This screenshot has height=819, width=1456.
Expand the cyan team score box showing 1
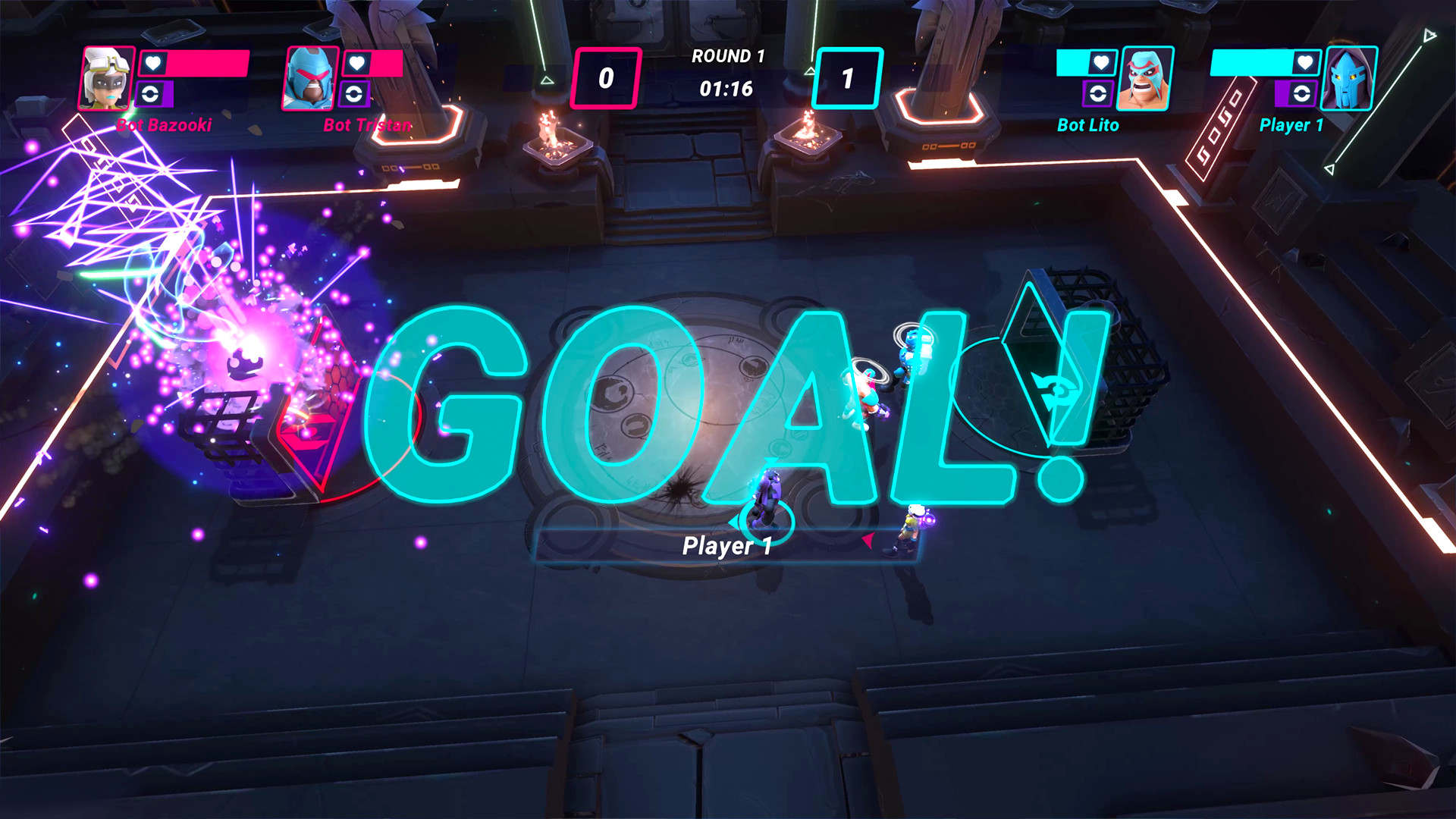pyautogui.click(x=849, y=76)
